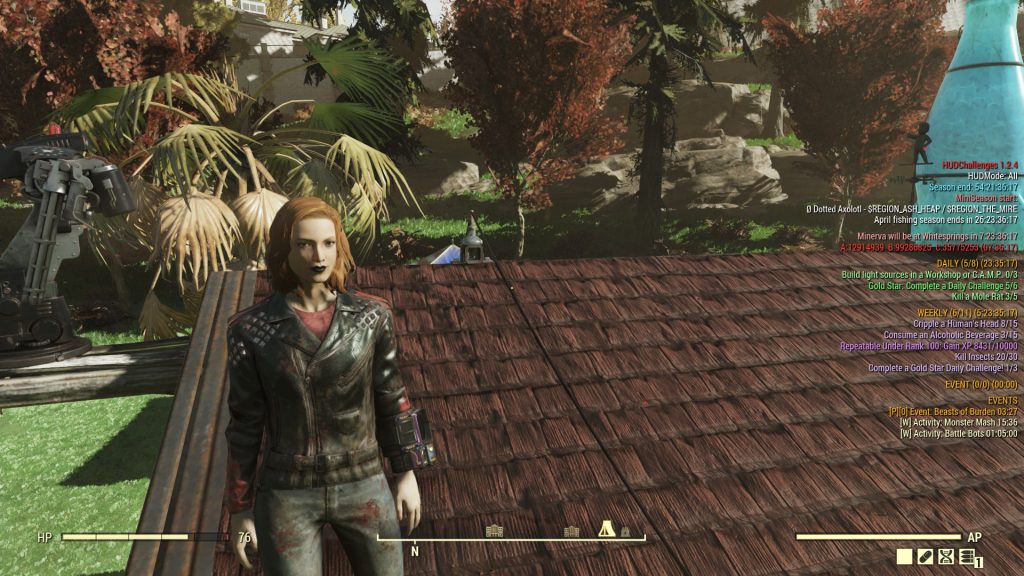This screenshot has width=1024, height=576.
Task: Choose the Kill a Mole Rat challenge
Action: click(984, 296)
